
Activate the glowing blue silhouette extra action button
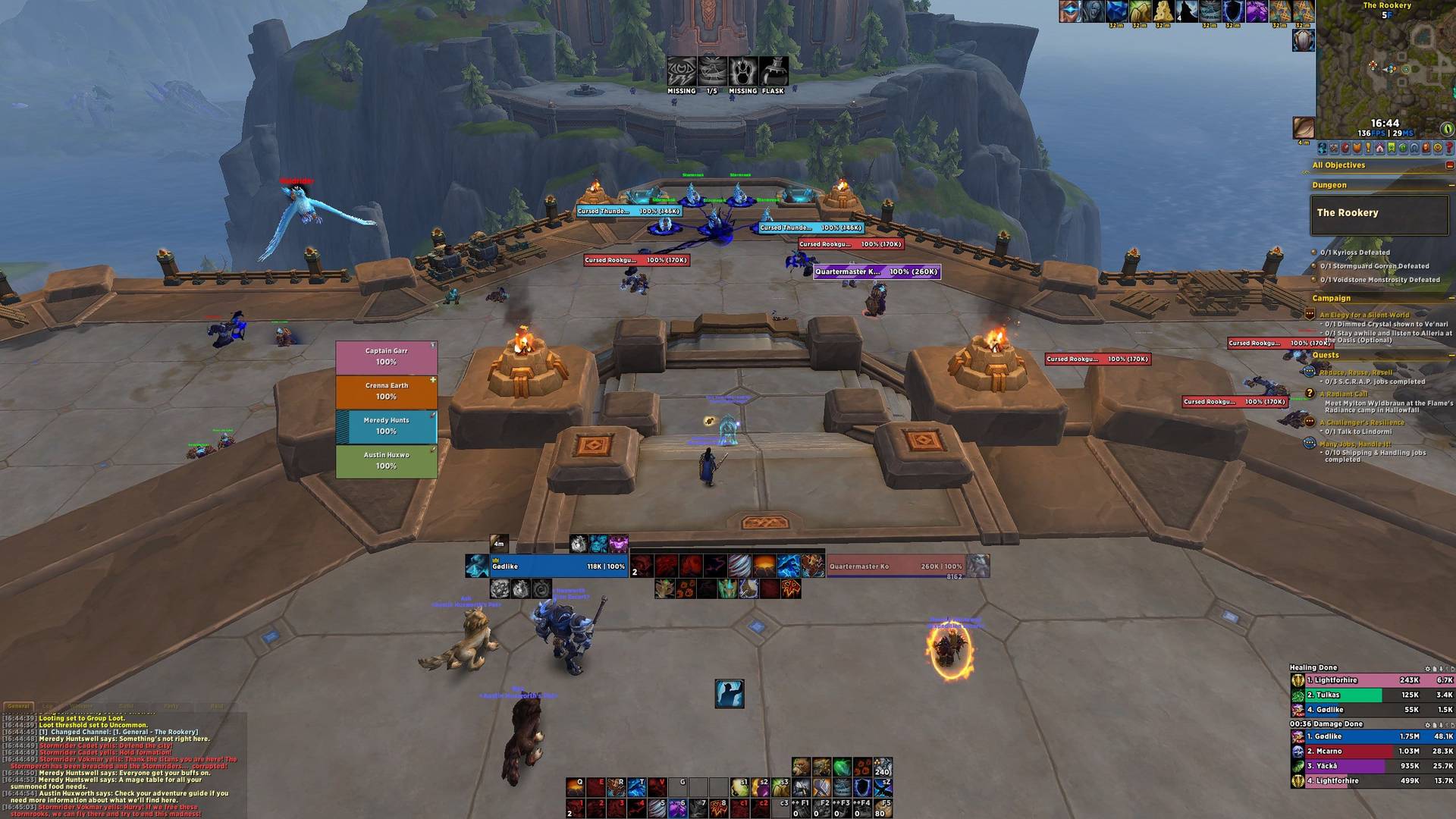tap(729, 694)
